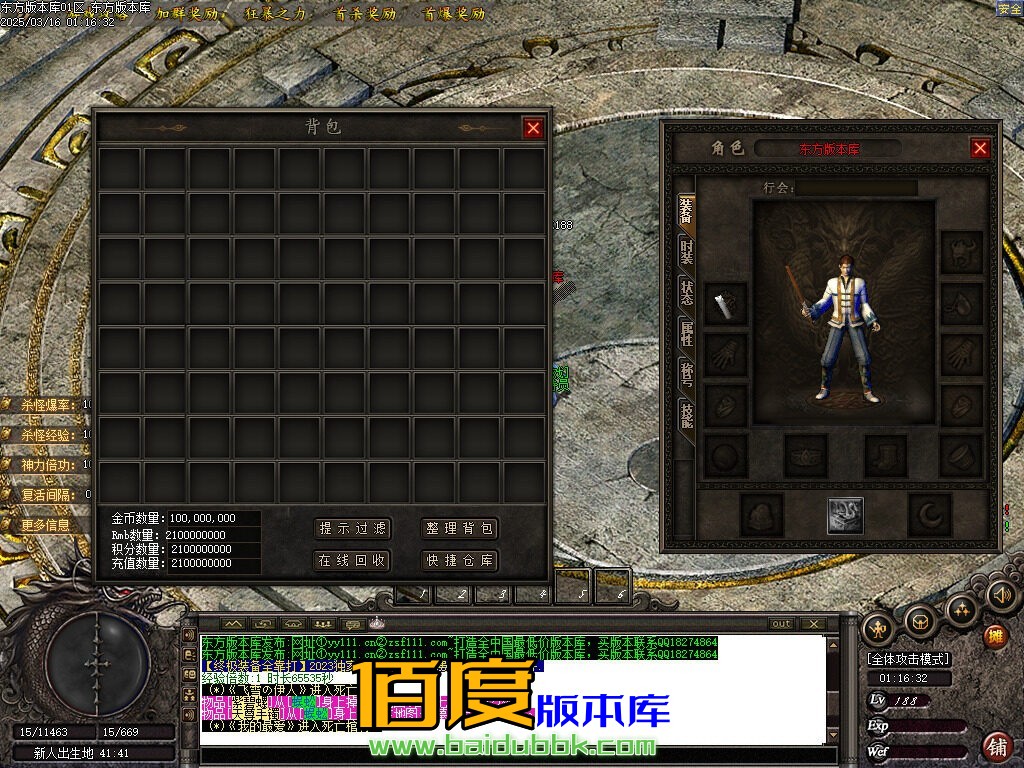This screenshot has height=768, width=1024.
Task: Open the 技能 skills tab
Action: (686, 416)
